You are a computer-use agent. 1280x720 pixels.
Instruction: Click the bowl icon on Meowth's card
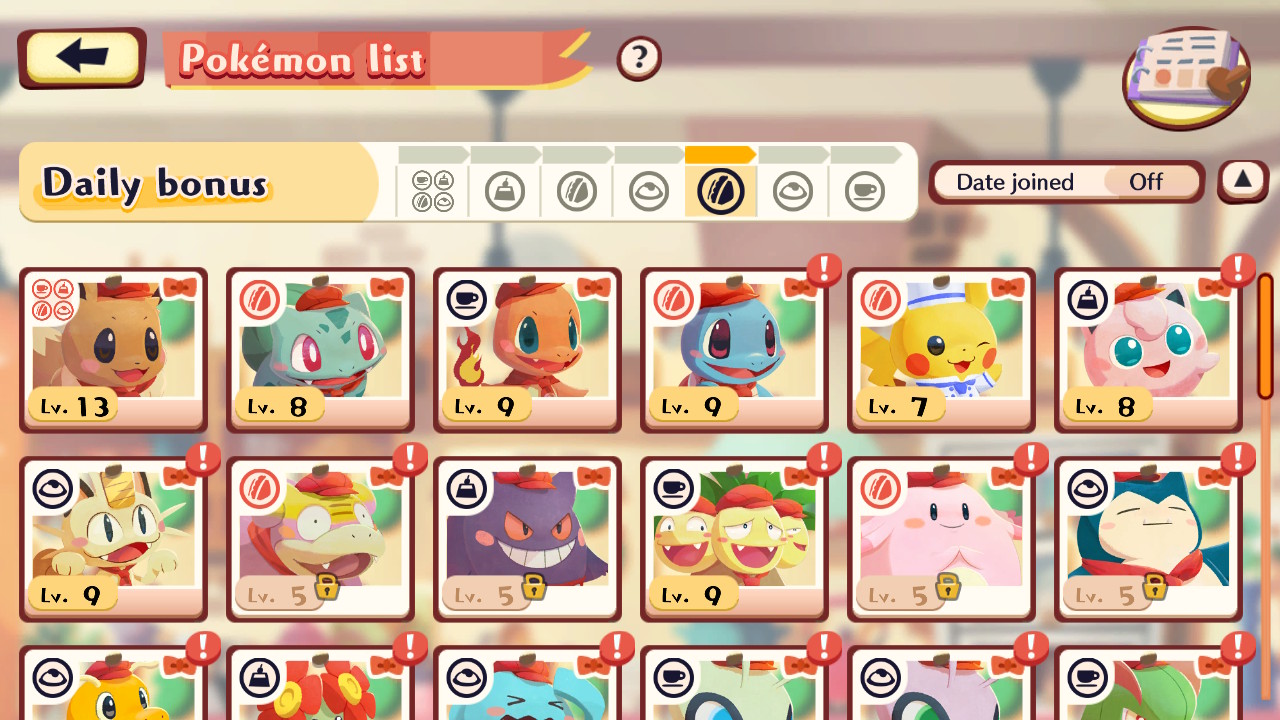pos(52,489)
